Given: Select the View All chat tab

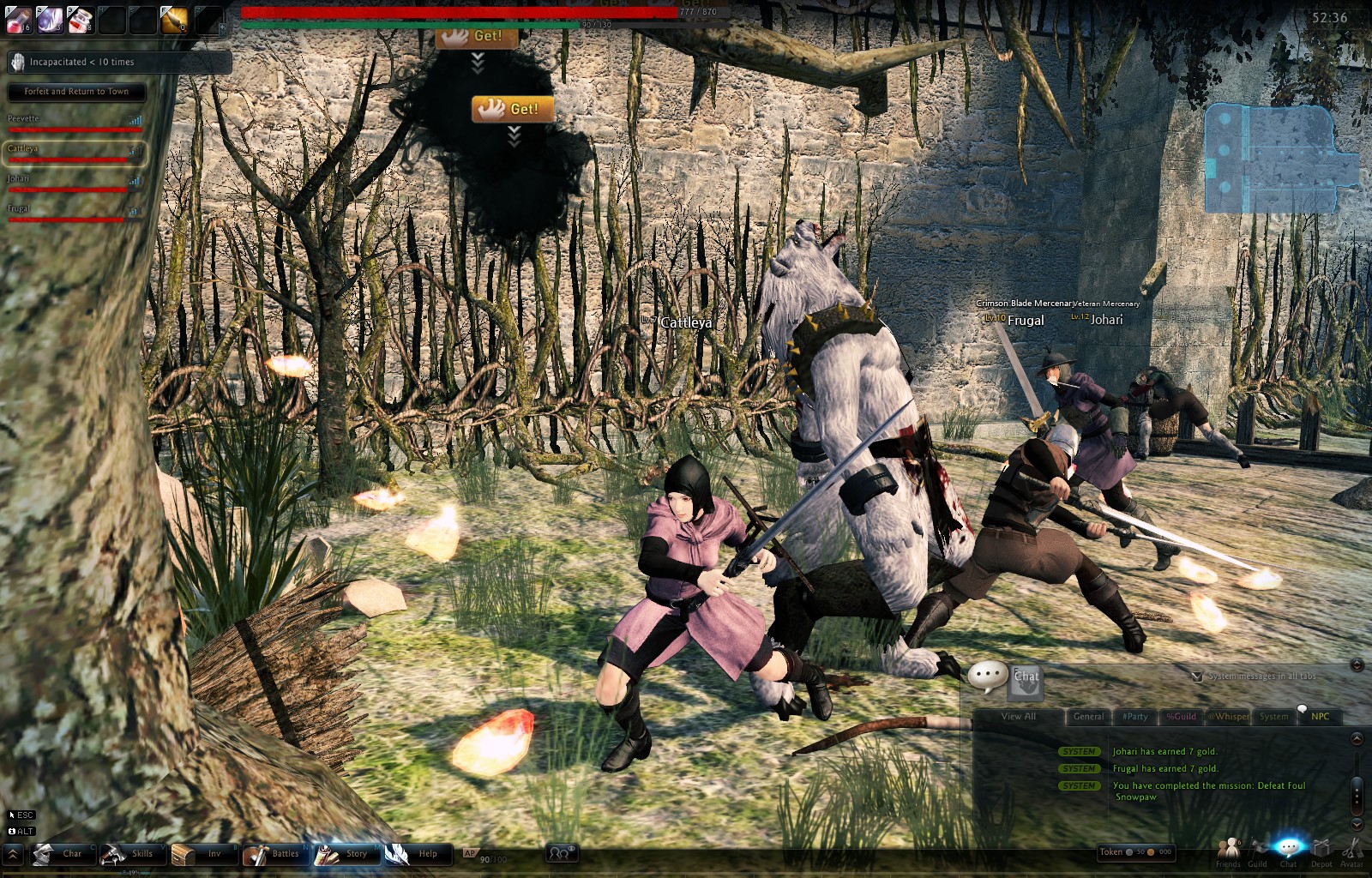Looking at the screenshot, I should [1019, 717].
